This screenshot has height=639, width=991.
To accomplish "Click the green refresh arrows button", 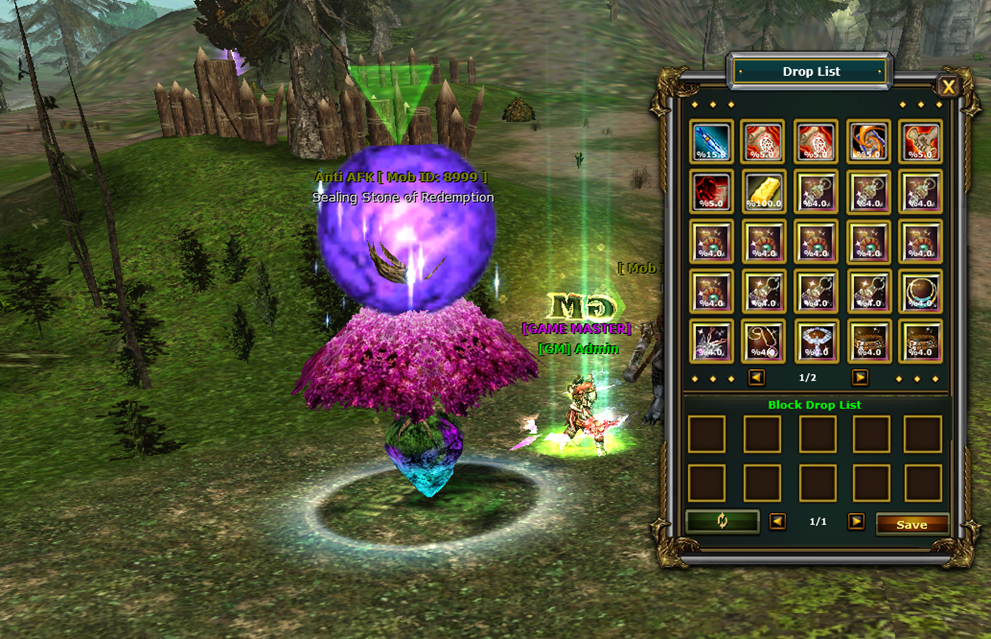I will click(x=722, y=522).
